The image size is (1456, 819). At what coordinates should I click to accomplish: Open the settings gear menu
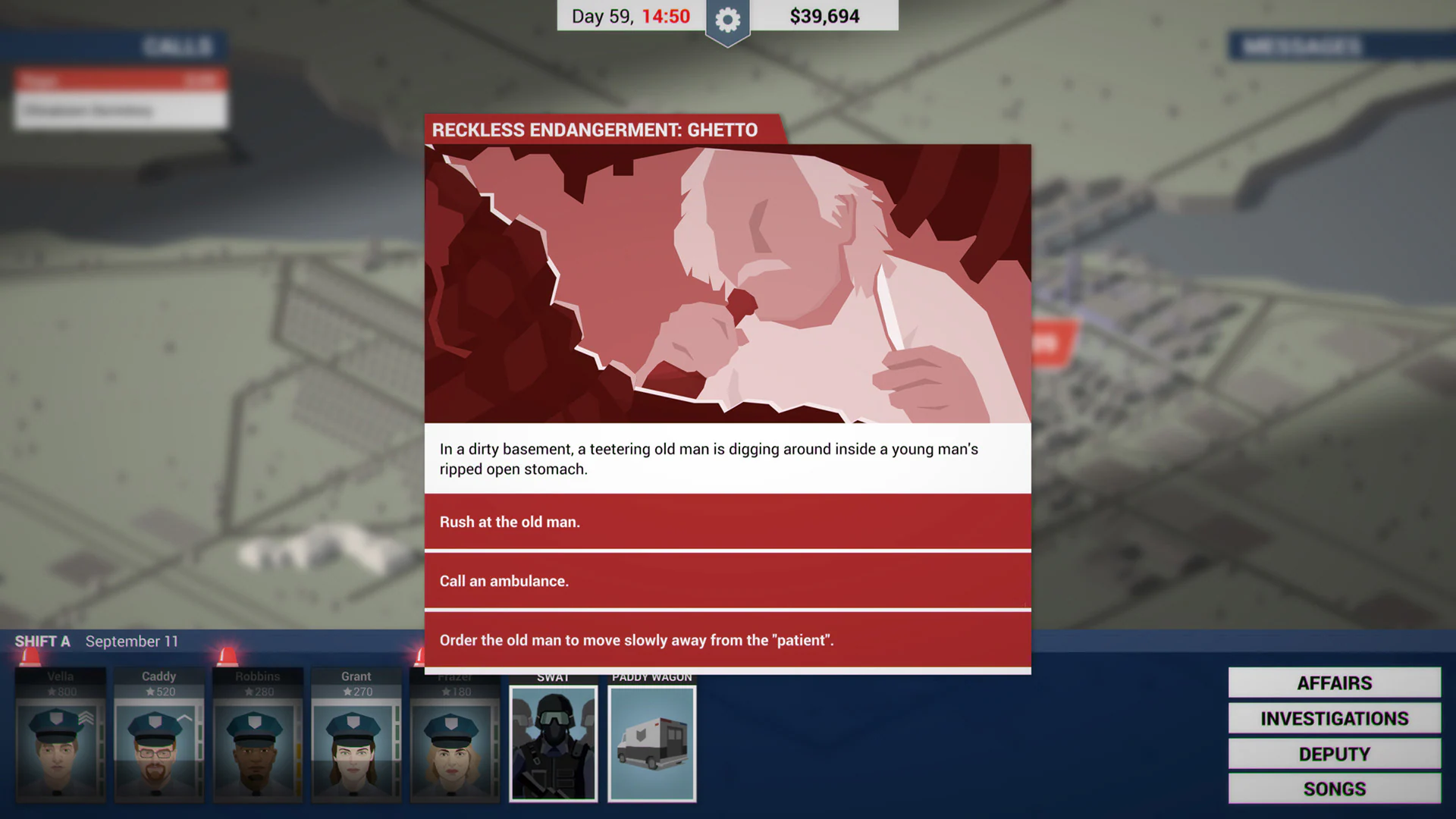(x=727, y=20)
